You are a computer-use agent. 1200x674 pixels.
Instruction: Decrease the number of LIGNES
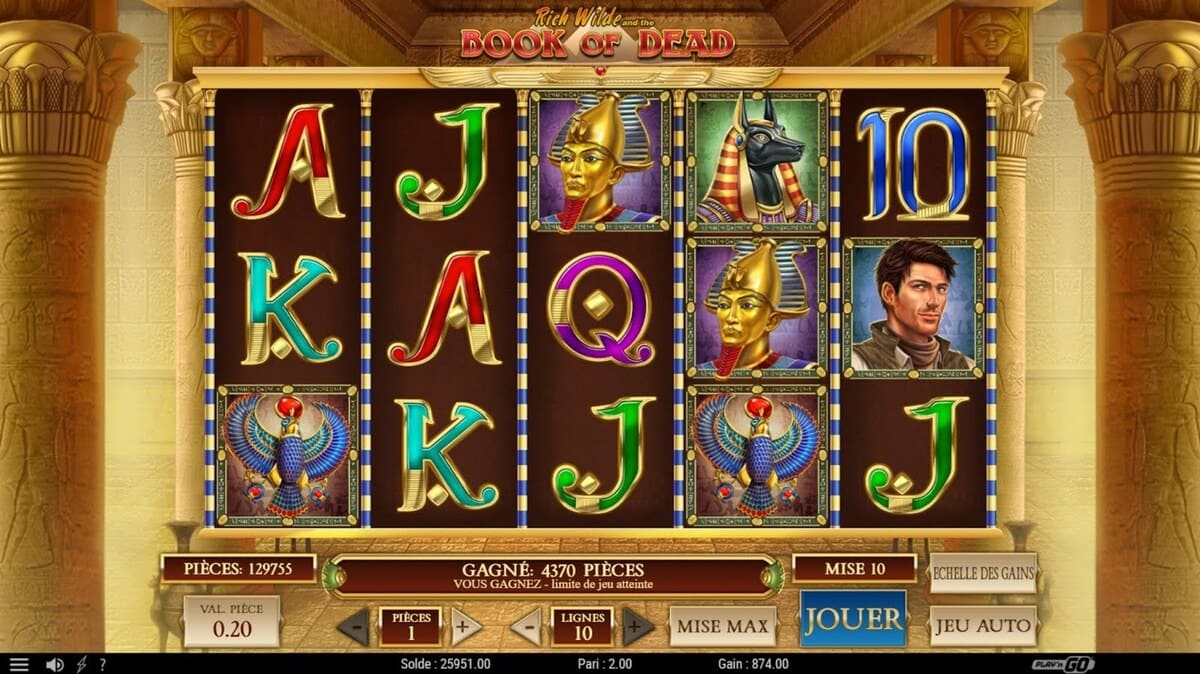pos(526,627)
